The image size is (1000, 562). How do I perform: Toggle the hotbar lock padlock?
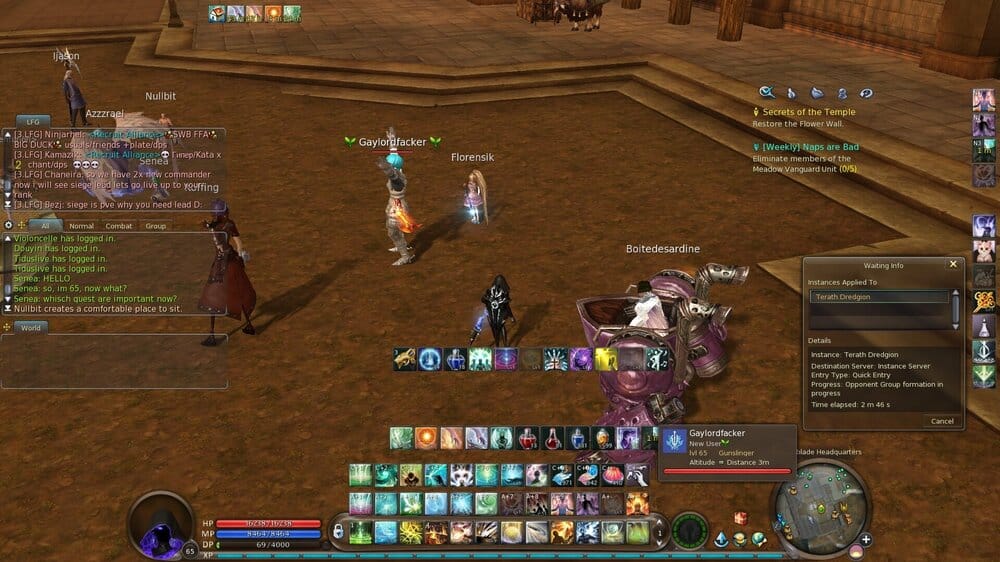click(x=338, y=531)
